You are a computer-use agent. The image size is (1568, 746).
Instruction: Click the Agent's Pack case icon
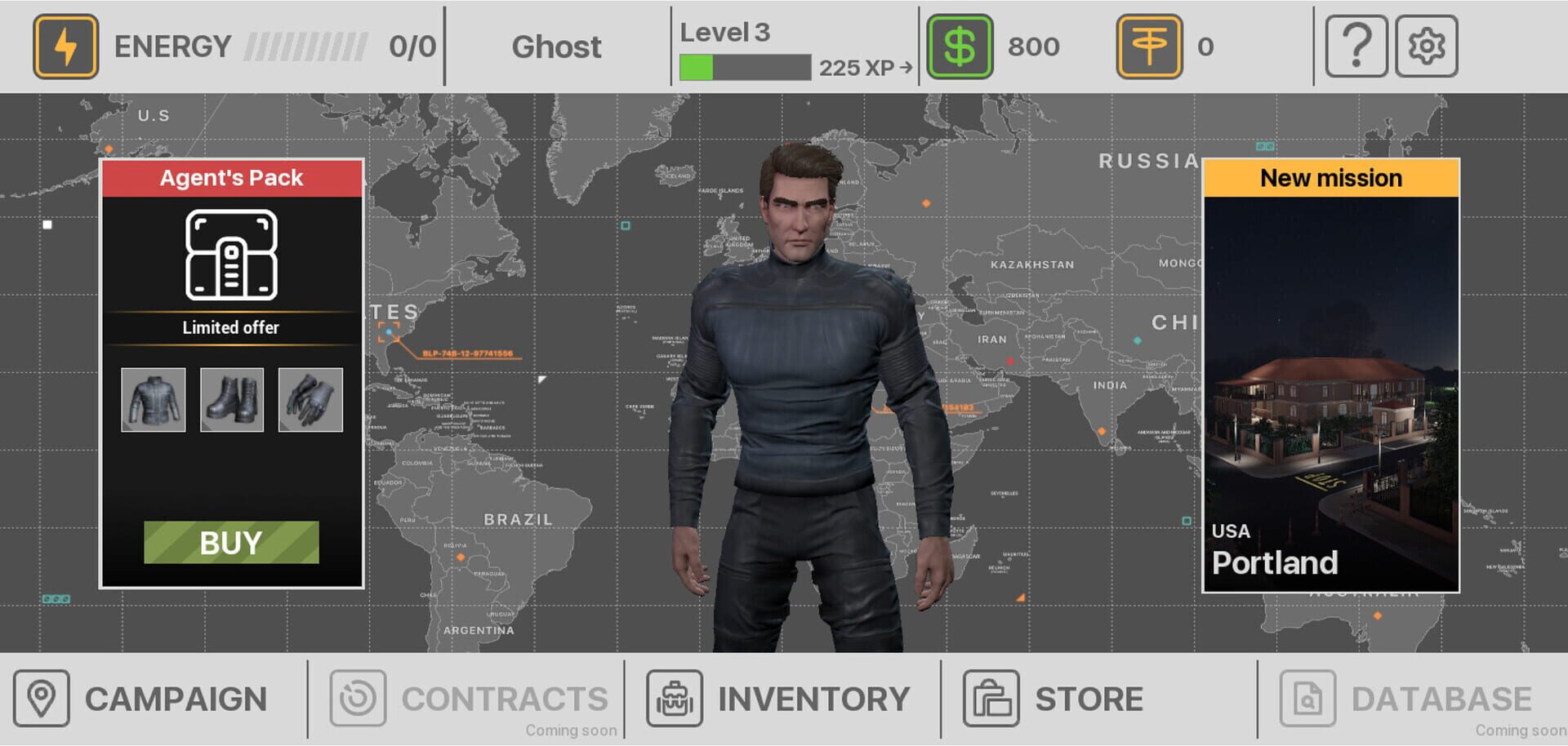[231, 255]
